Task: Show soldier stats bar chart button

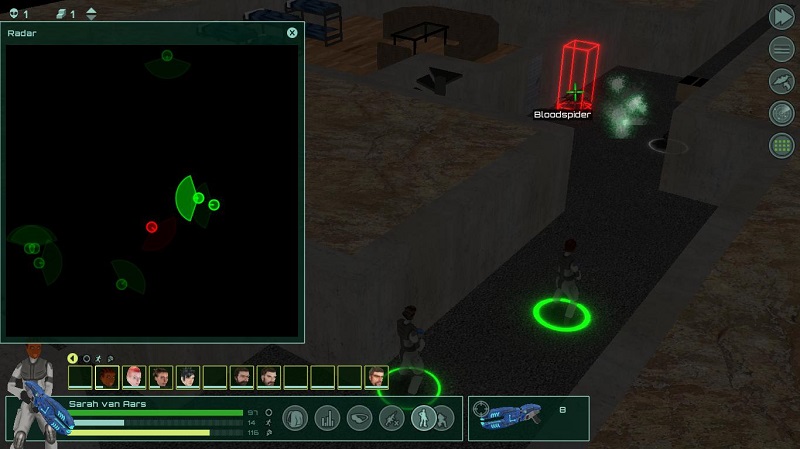Action: pyautogui.click(x=327, y=418)
